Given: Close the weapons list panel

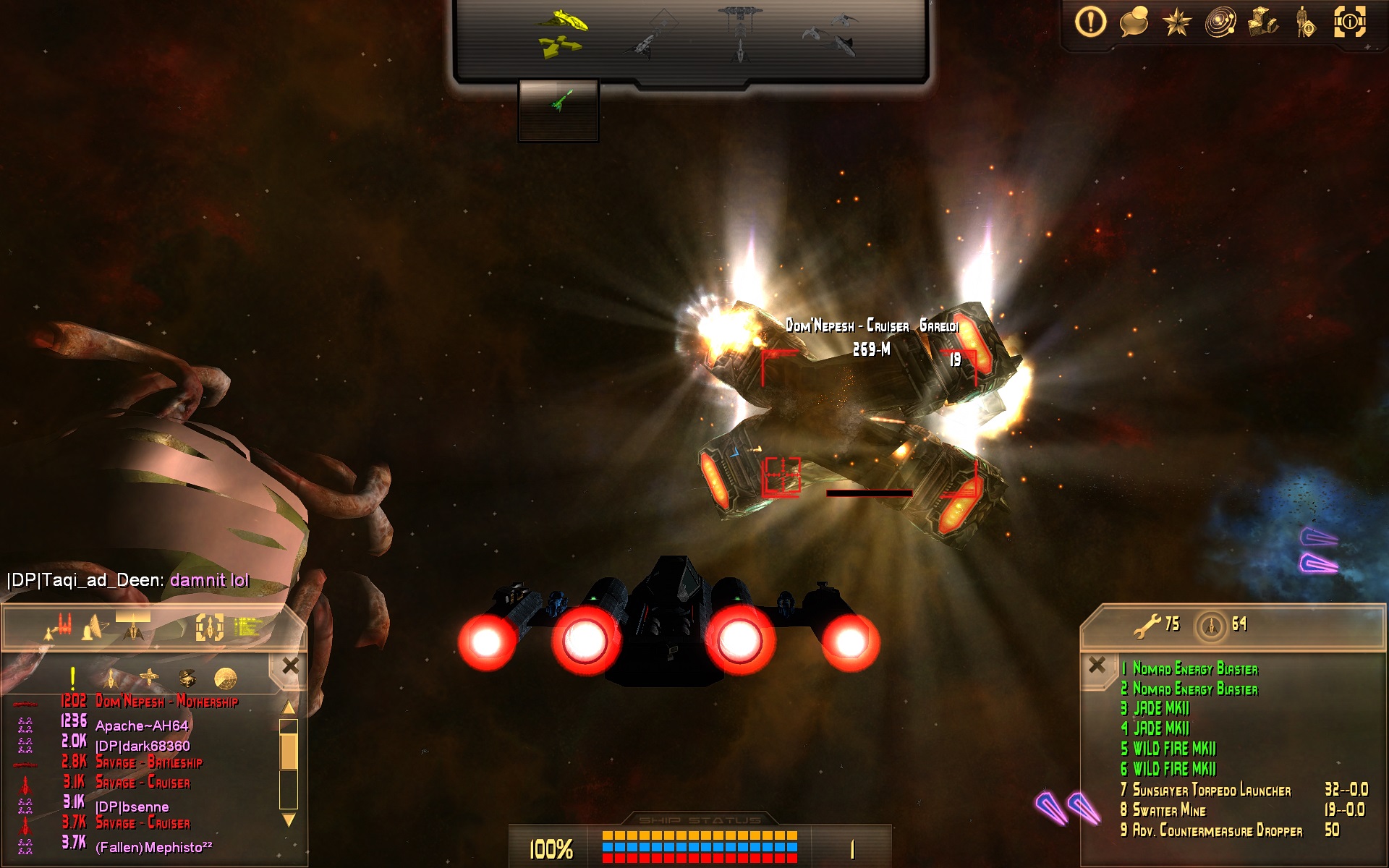Looking at the screenshot, I should (1097, 665).
